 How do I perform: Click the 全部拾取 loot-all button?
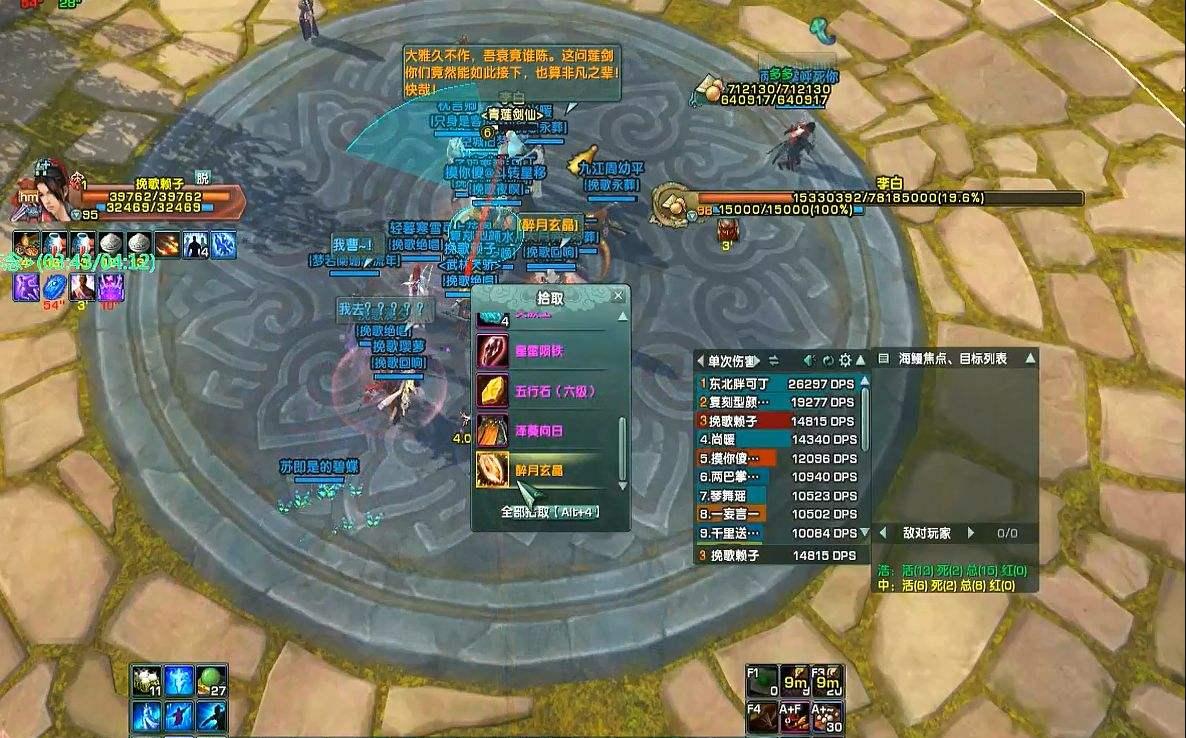(551, 512)
